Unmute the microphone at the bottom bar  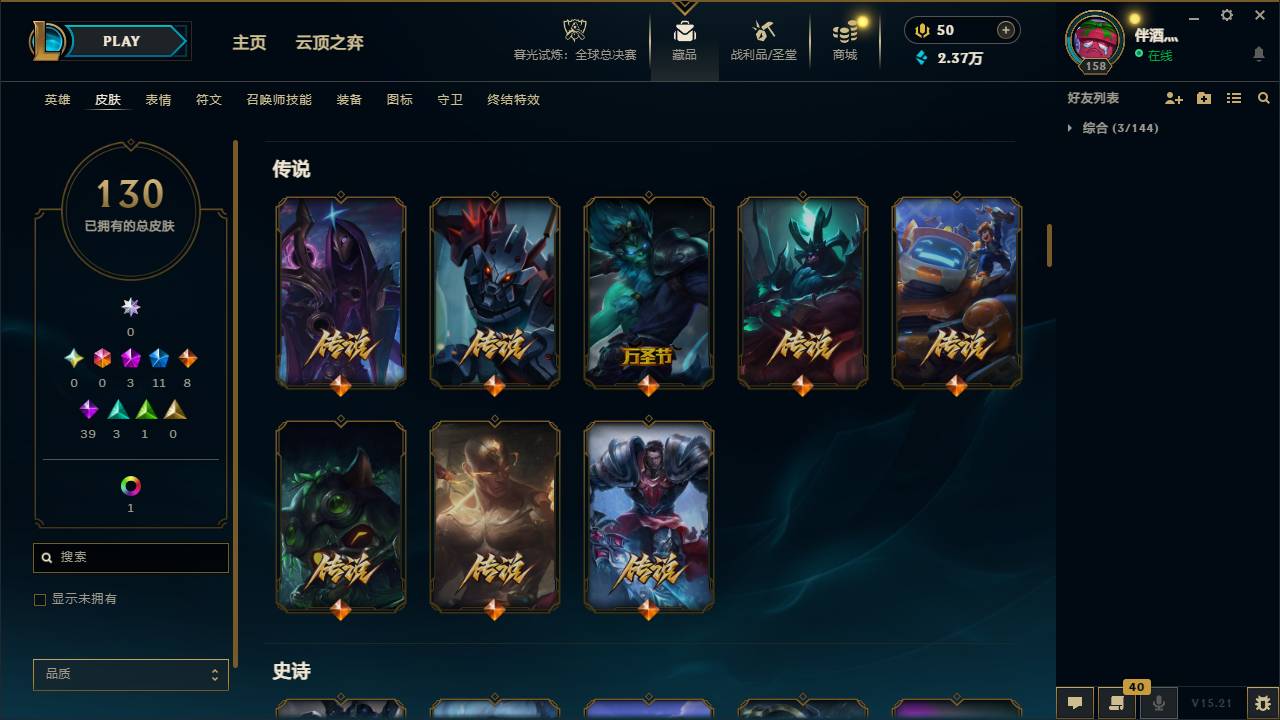click(x=1160, y=703)
